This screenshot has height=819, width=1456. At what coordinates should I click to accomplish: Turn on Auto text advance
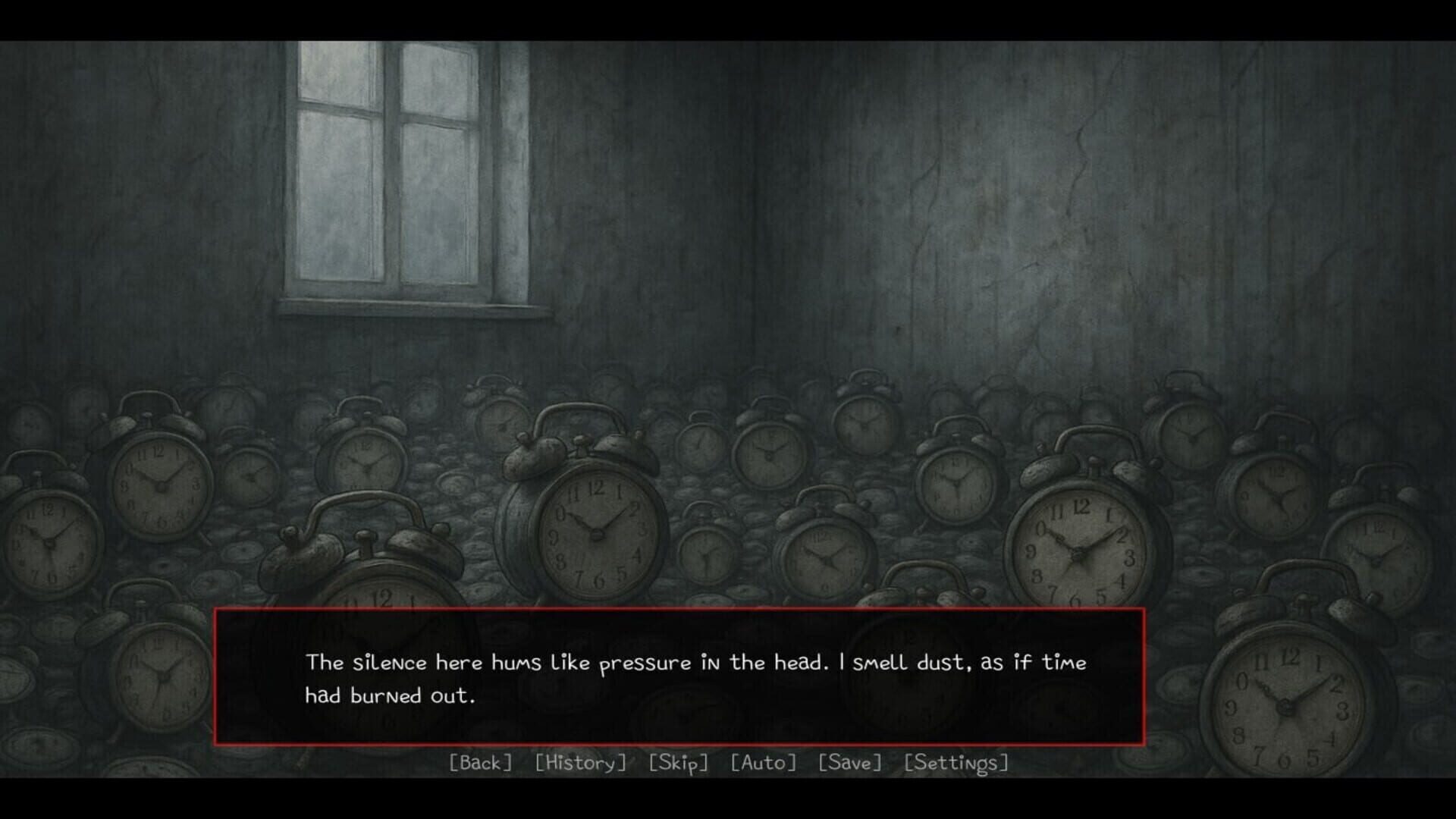coord(763,763)
